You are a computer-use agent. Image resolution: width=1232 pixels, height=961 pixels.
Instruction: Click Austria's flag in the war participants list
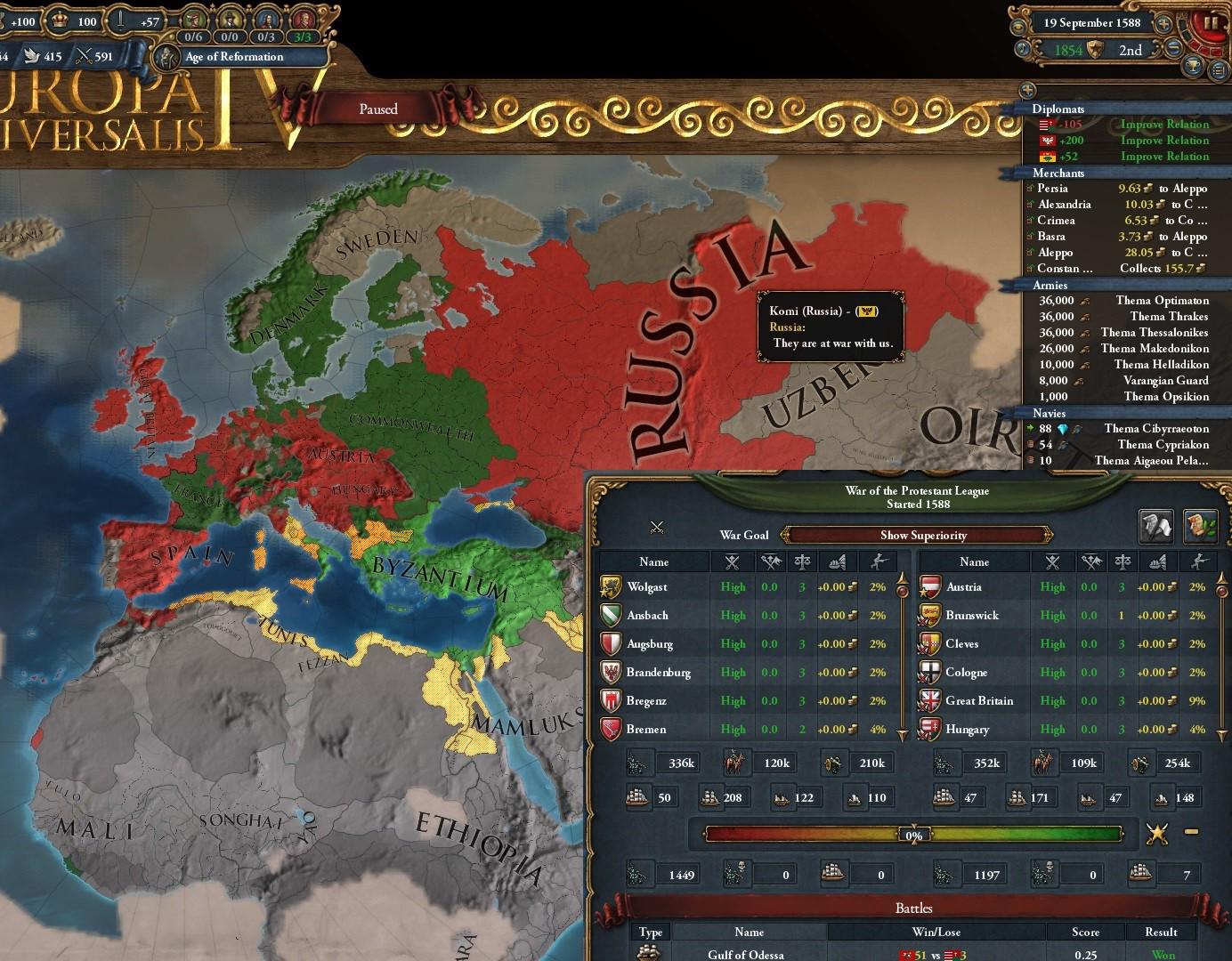point(928,587)
